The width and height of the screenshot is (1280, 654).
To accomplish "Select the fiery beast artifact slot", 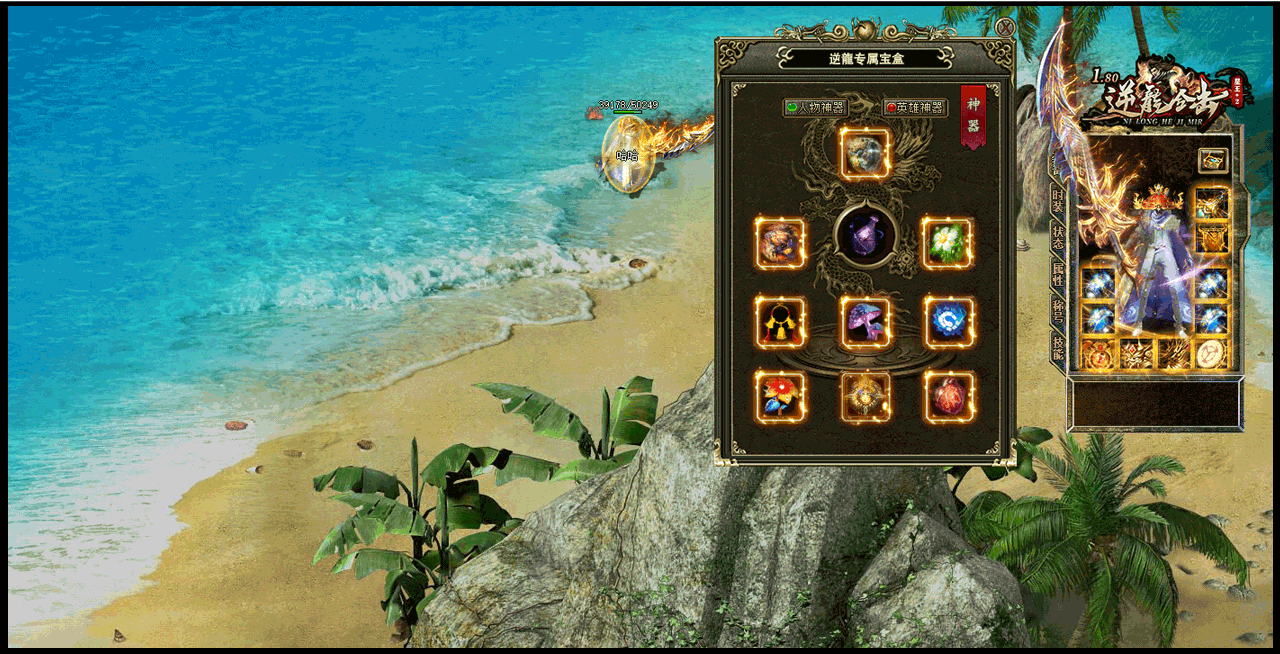I will (x=780, y=243).
